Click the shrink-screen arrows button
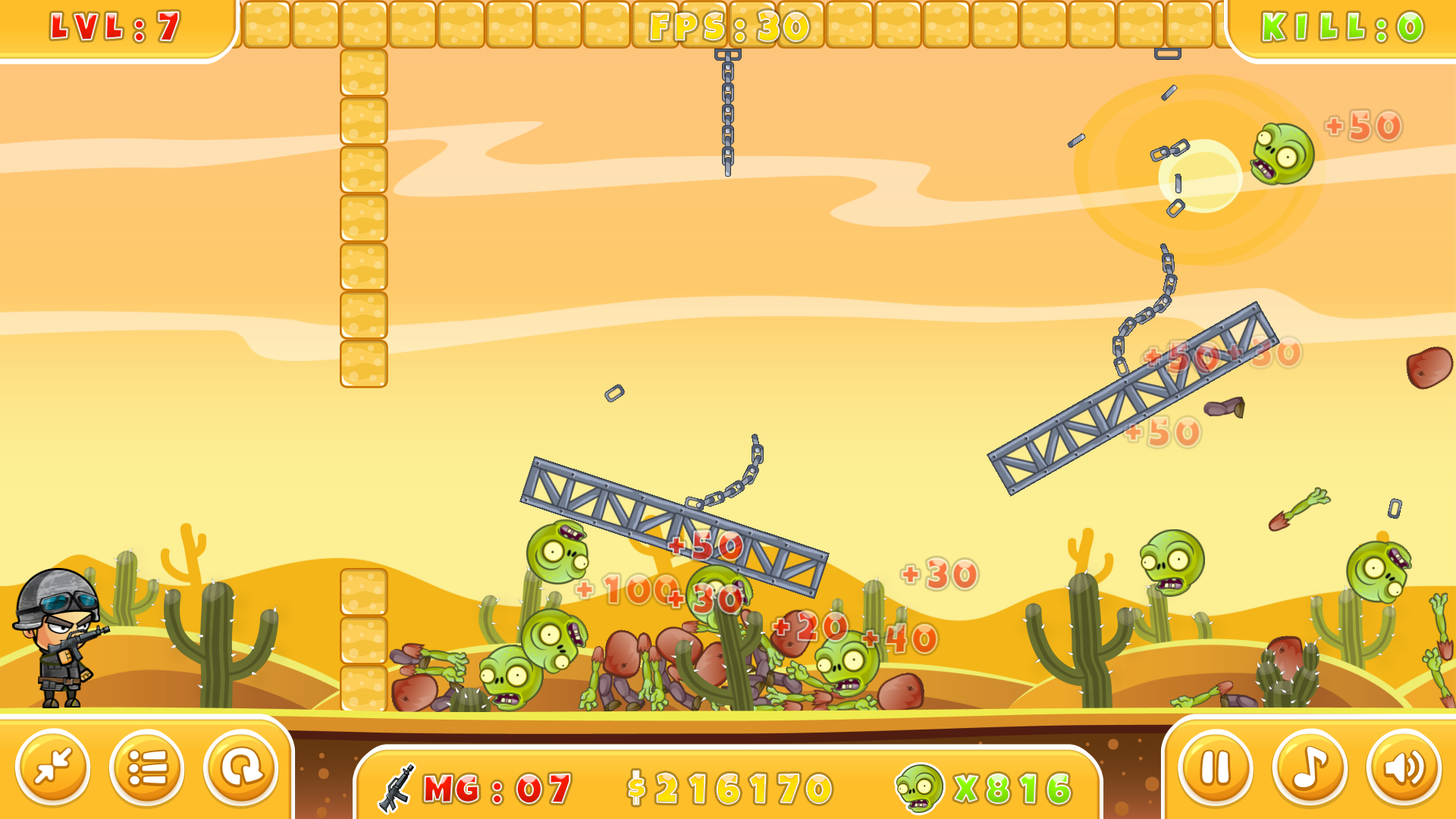Viewport: 1456px width, 819px height. 53,767
